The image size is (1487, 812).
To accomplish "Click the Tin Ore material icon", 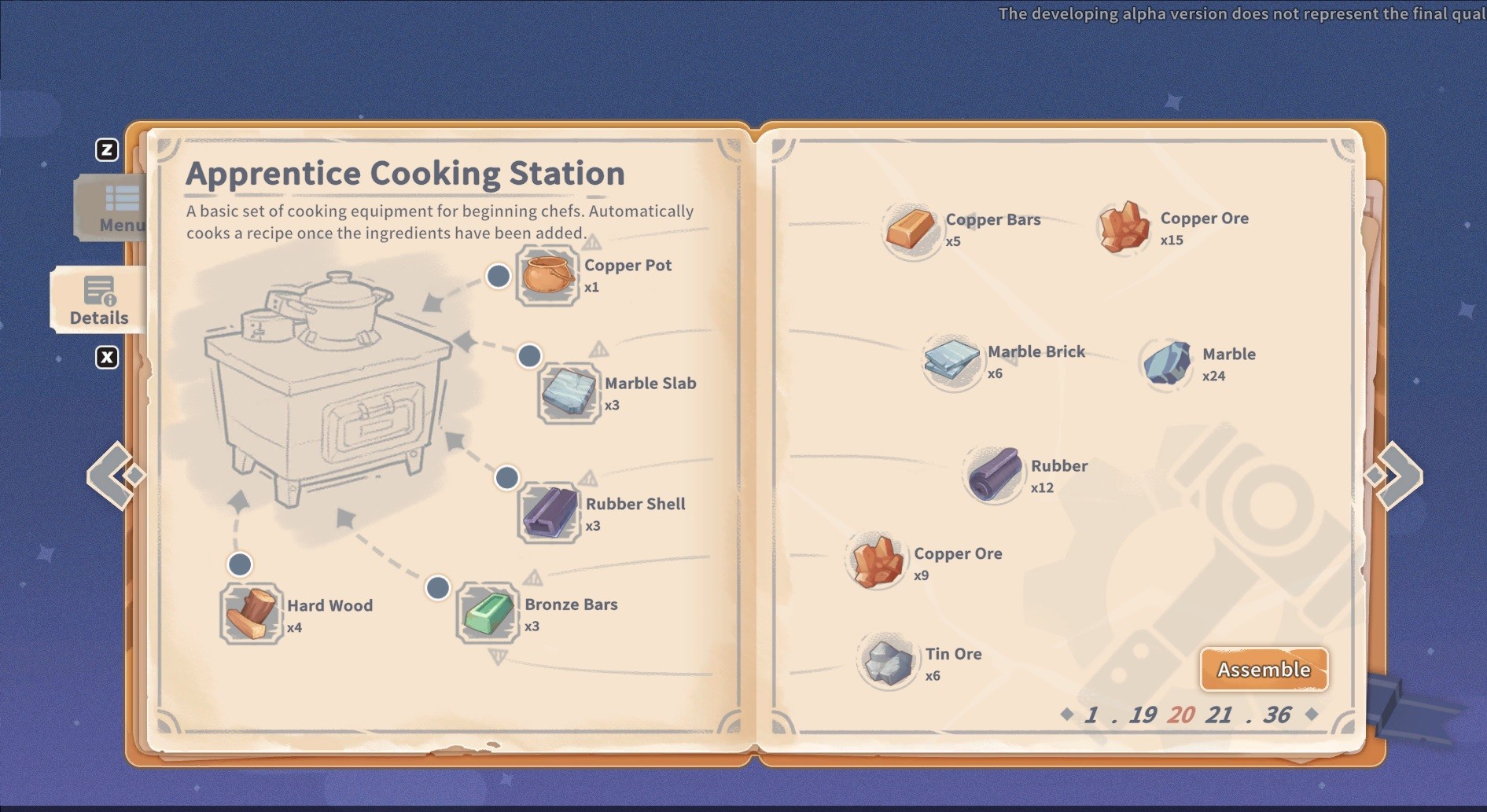I will [x=889, y=663].
